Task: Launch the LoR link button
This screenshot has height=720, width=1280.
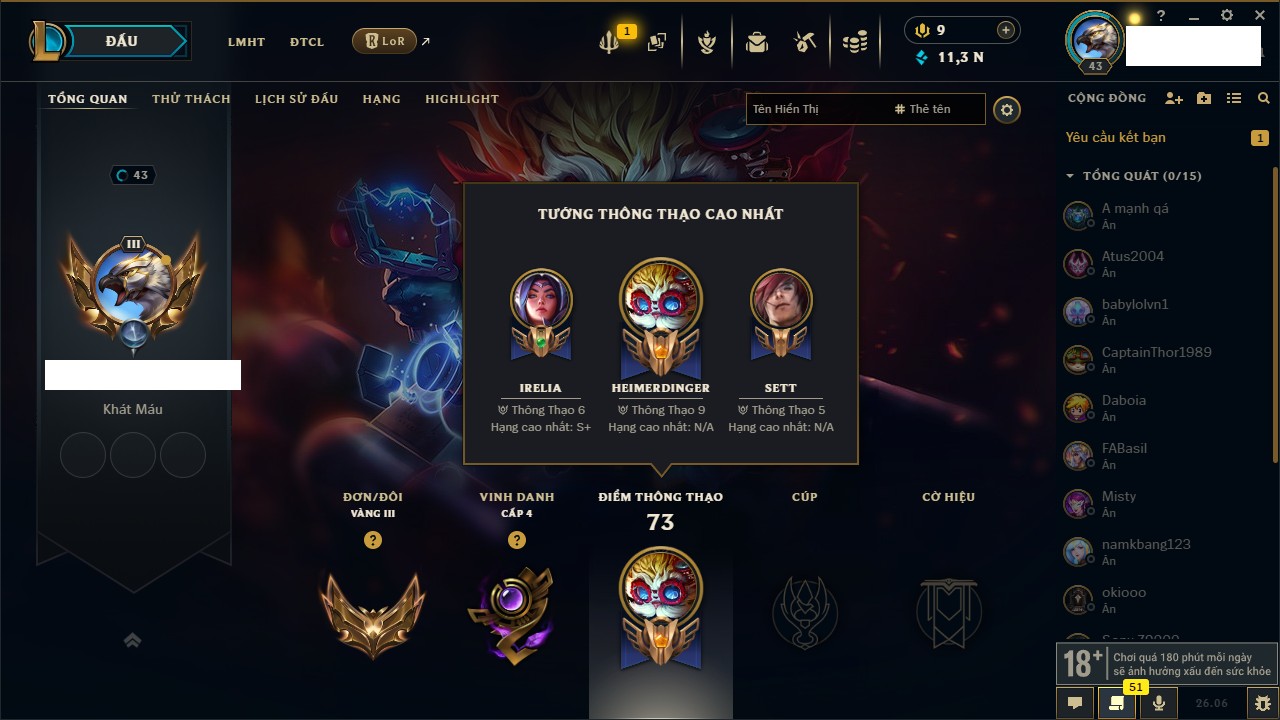Action: click(384, 41)
